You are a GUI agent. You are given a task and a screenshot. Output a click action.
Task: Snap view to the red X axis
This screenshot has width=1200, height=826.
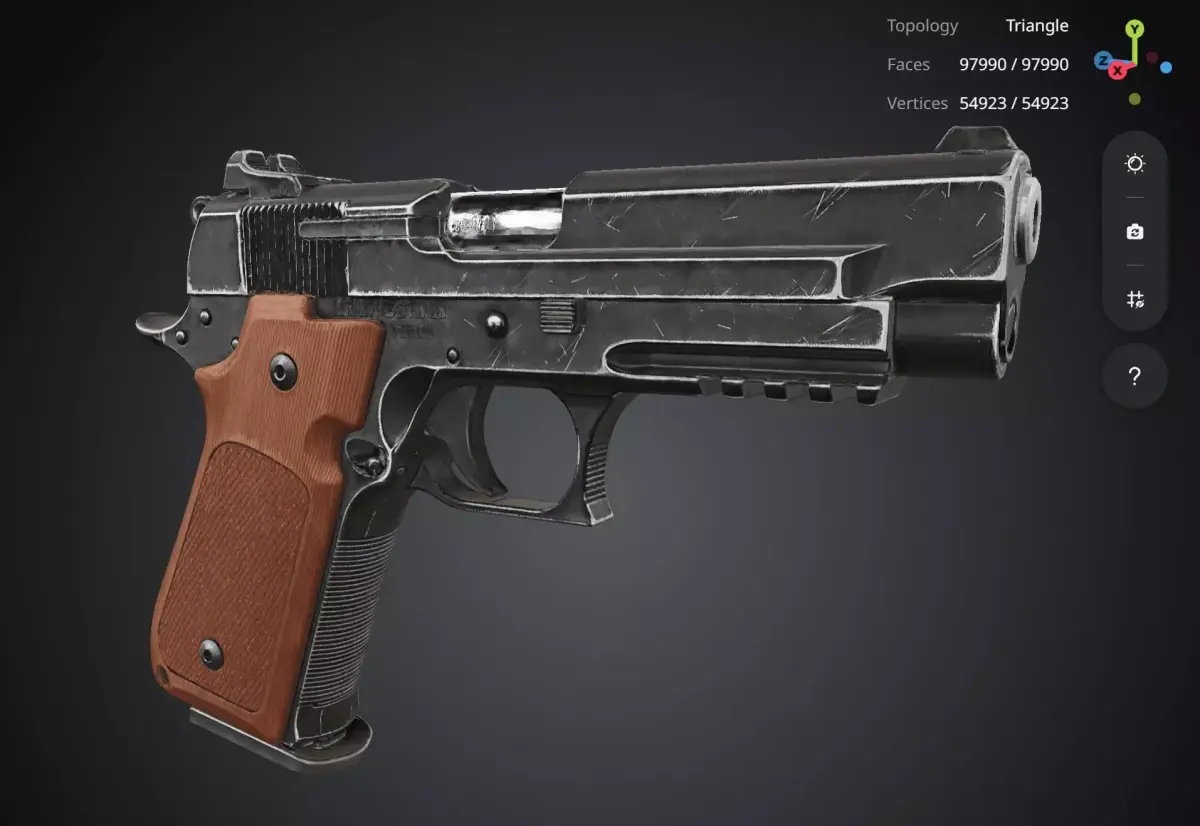pyautogui.click(x=1118, y=70)
